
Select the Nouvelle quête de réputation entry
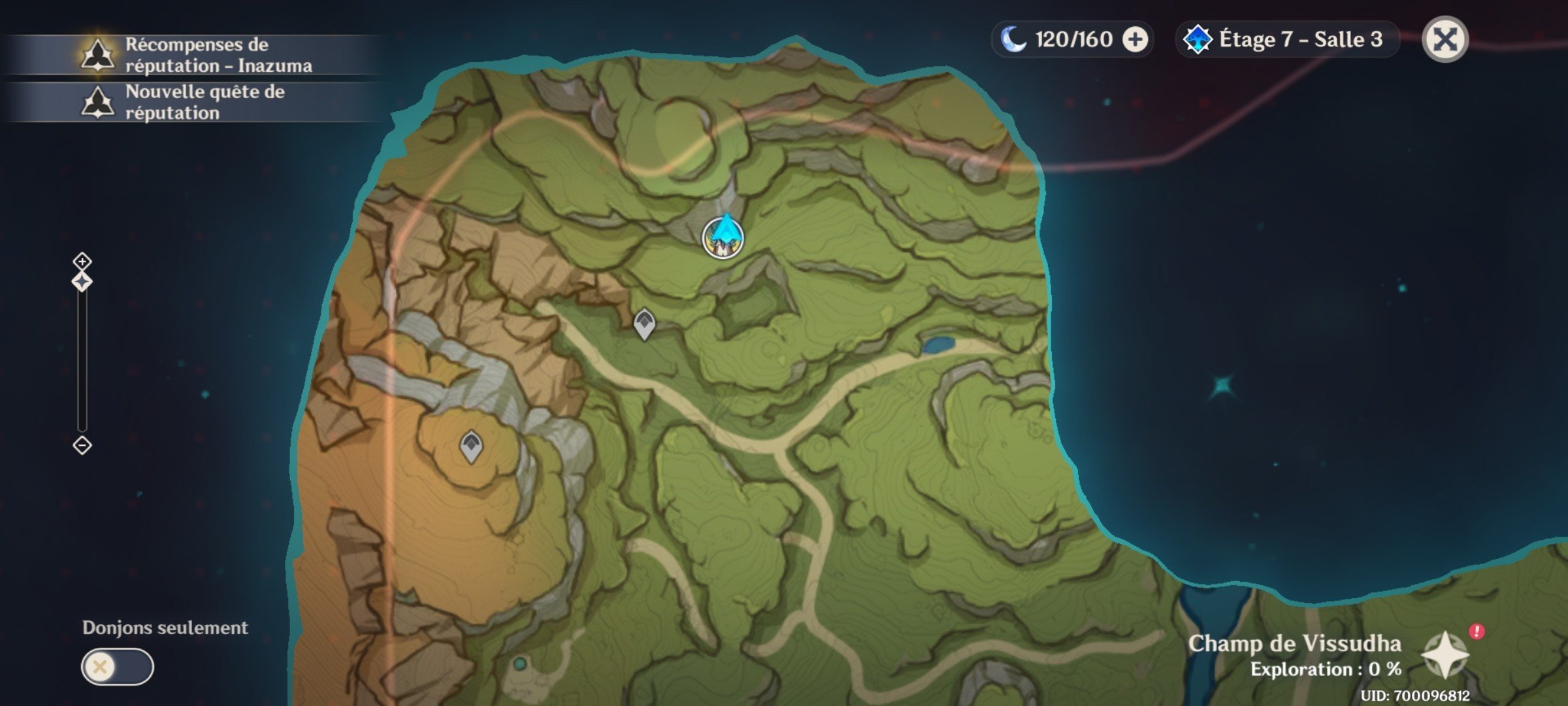pyautogui.click(x=196, y=102)
